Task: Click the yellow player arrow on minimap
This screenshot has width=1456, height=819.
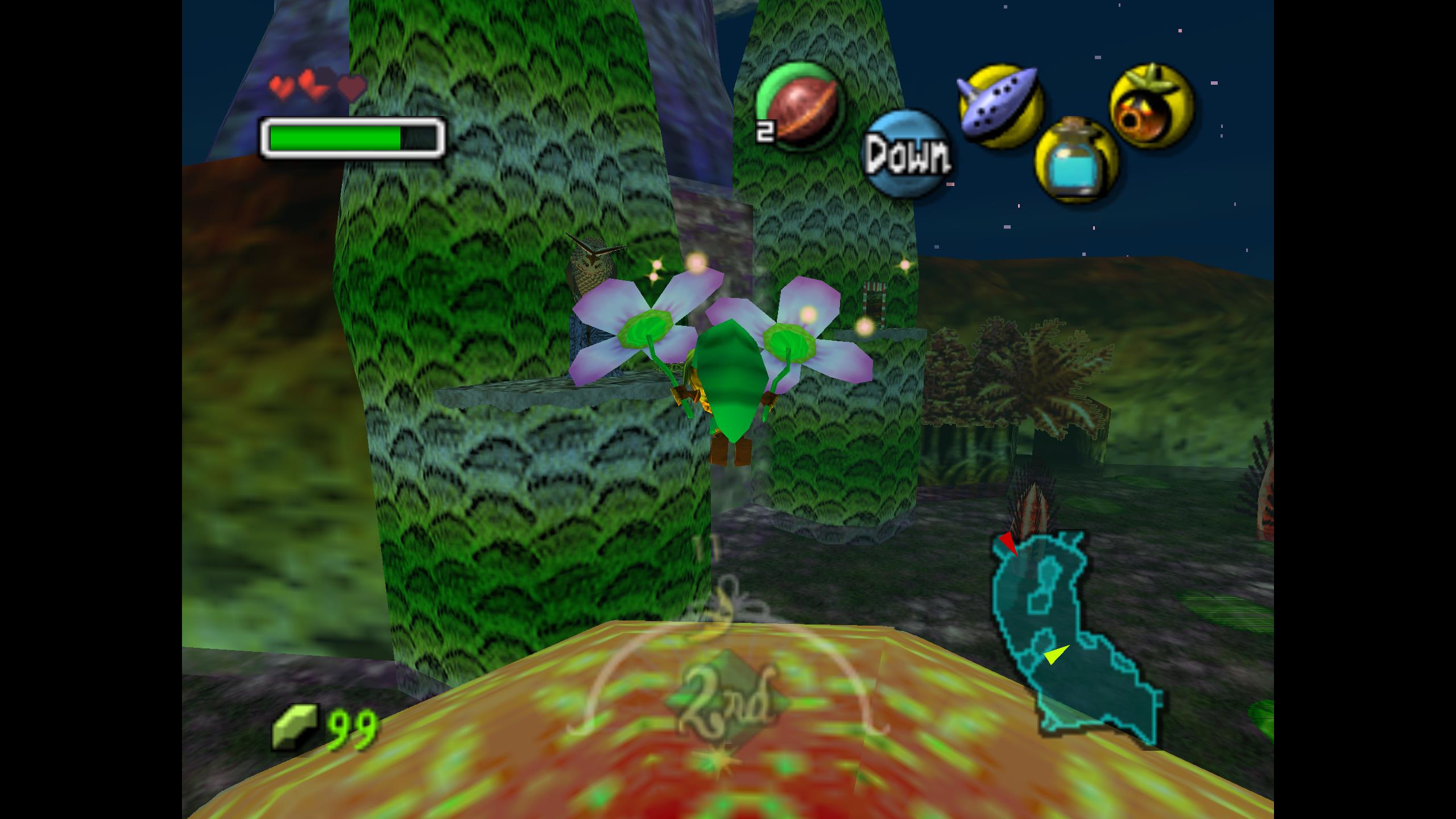Action: (x=1055, y=655)
